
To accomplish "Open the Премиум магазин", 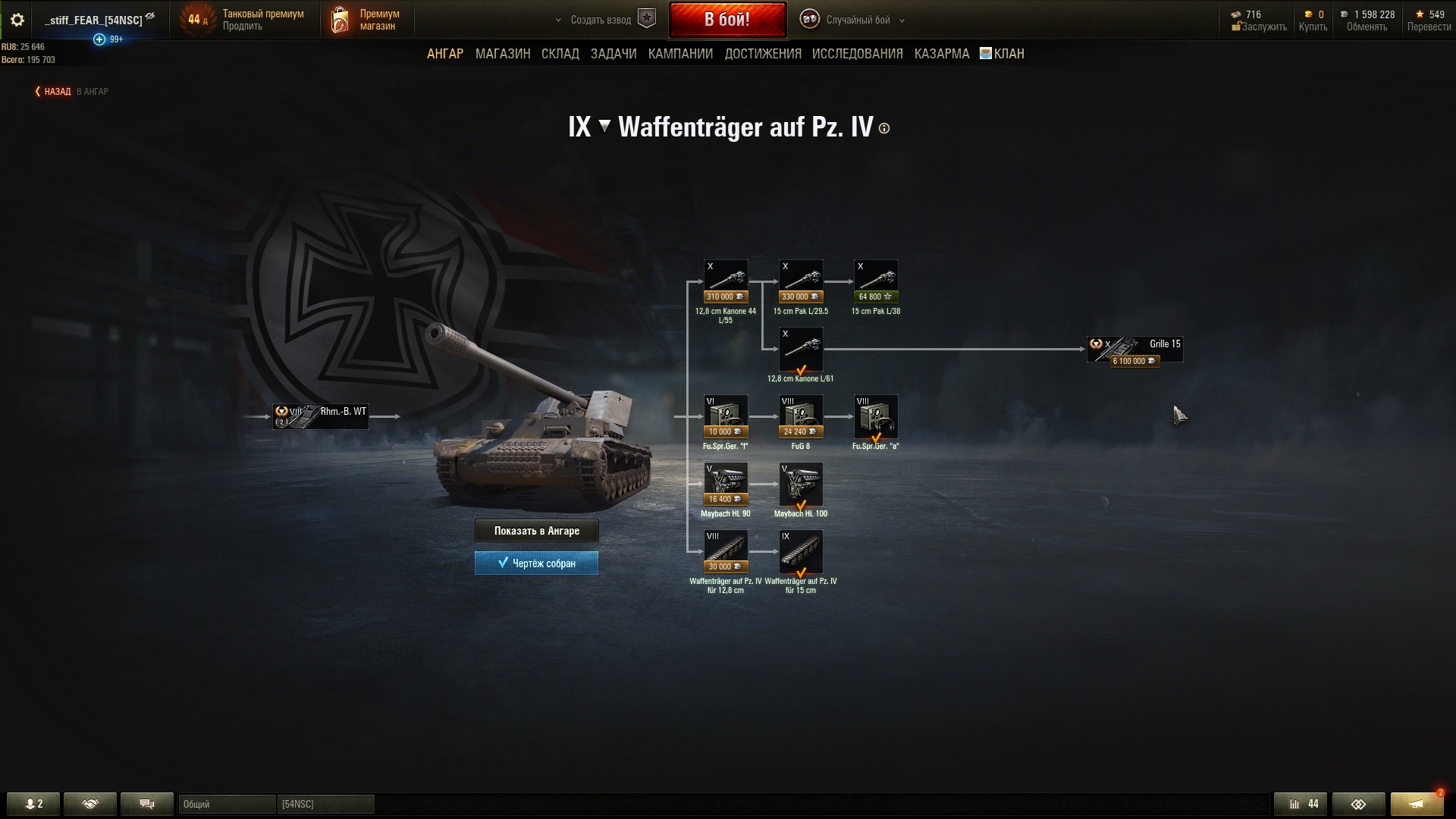I will 368,20.
